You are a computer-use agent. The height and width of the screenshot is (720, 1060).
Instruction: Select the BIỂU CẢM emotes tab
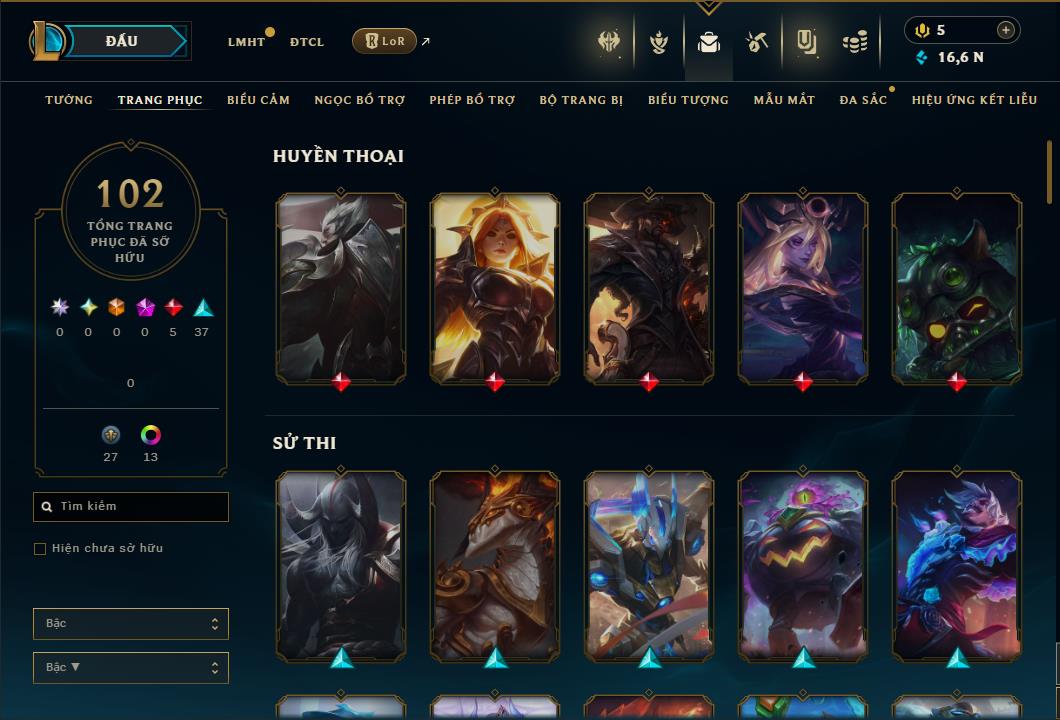pos(258,100)
